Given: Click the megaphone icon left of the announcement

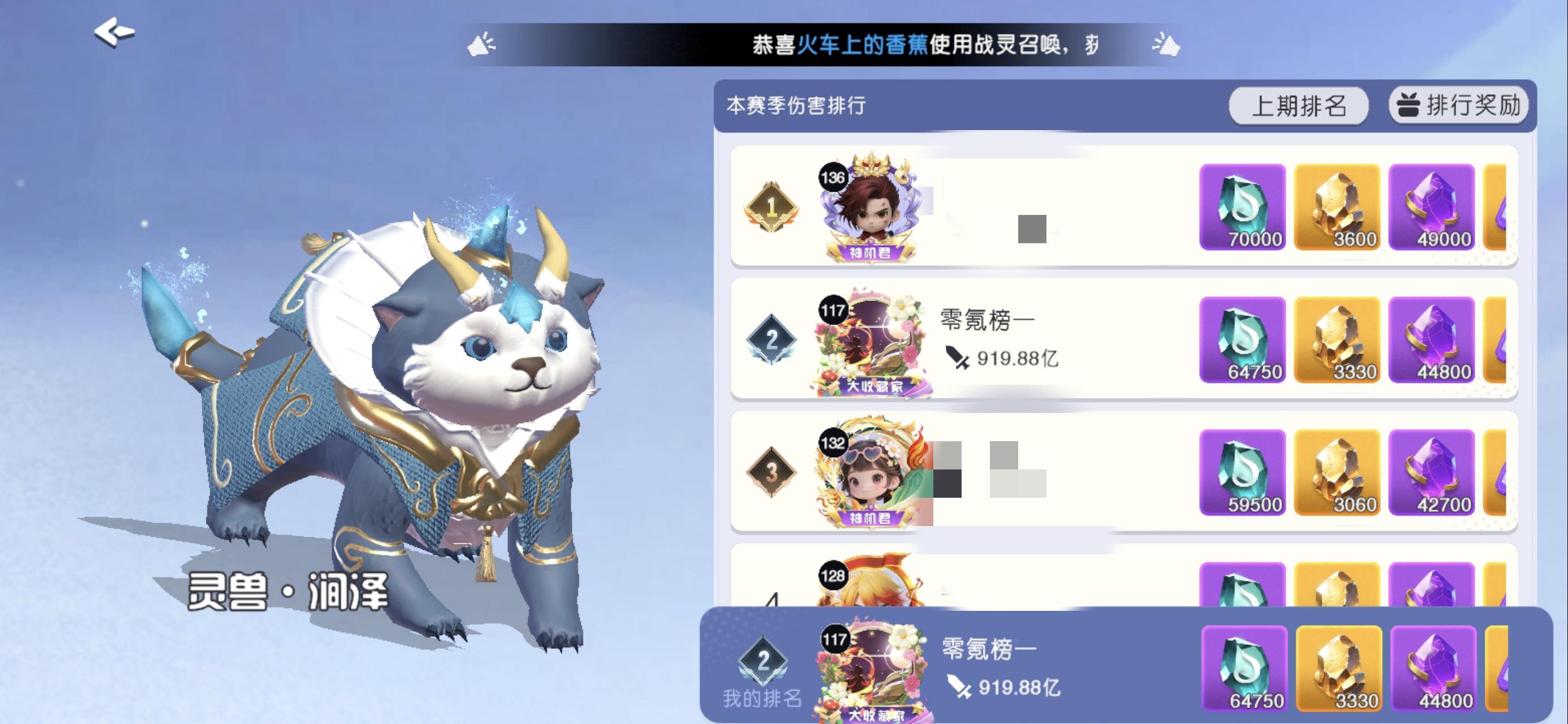Looking at the screenshot, I should point(481,44).
